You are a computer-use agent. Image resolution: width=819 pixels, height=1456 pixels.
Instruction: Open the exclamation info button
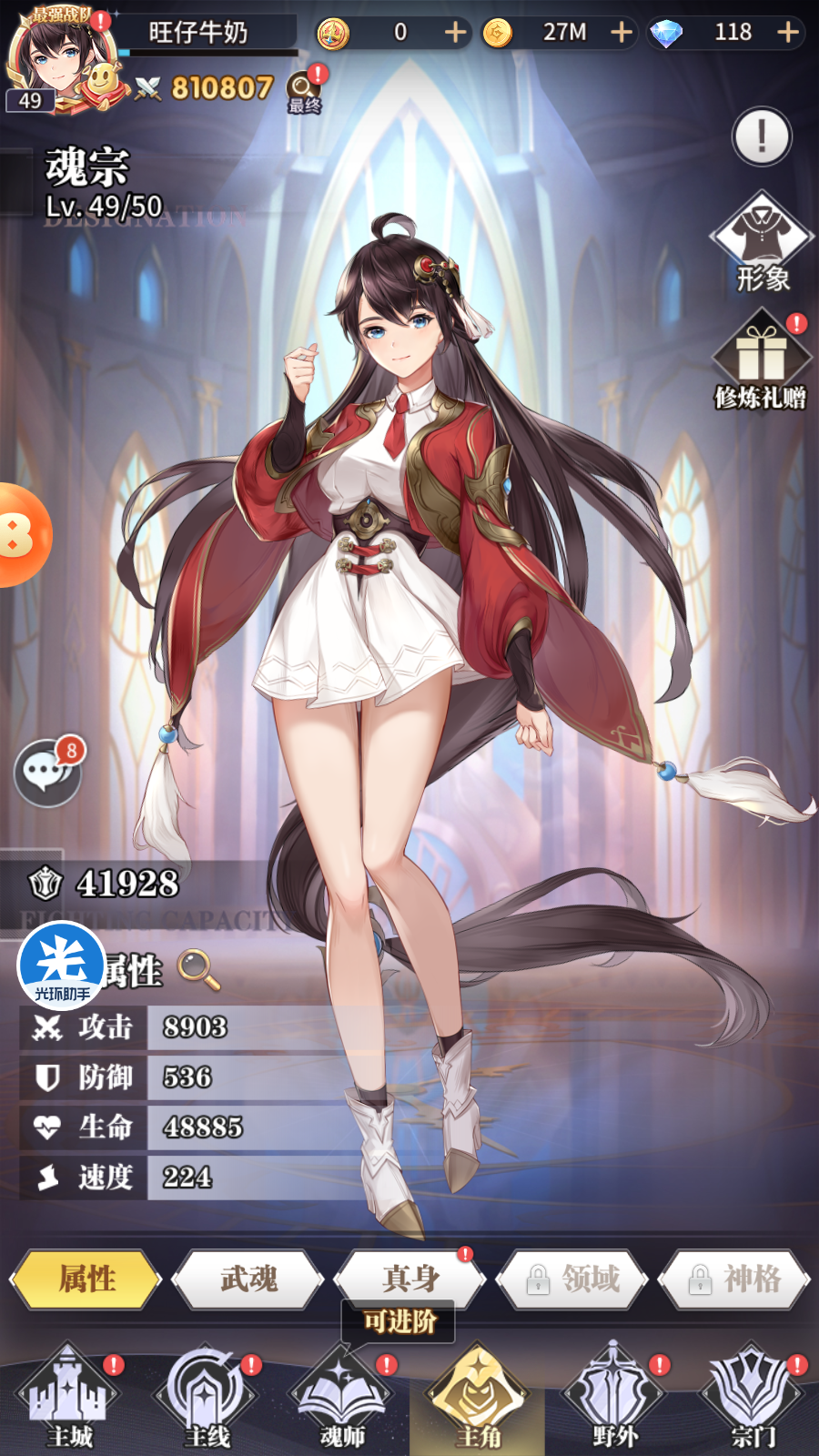(x=762, y=136)
